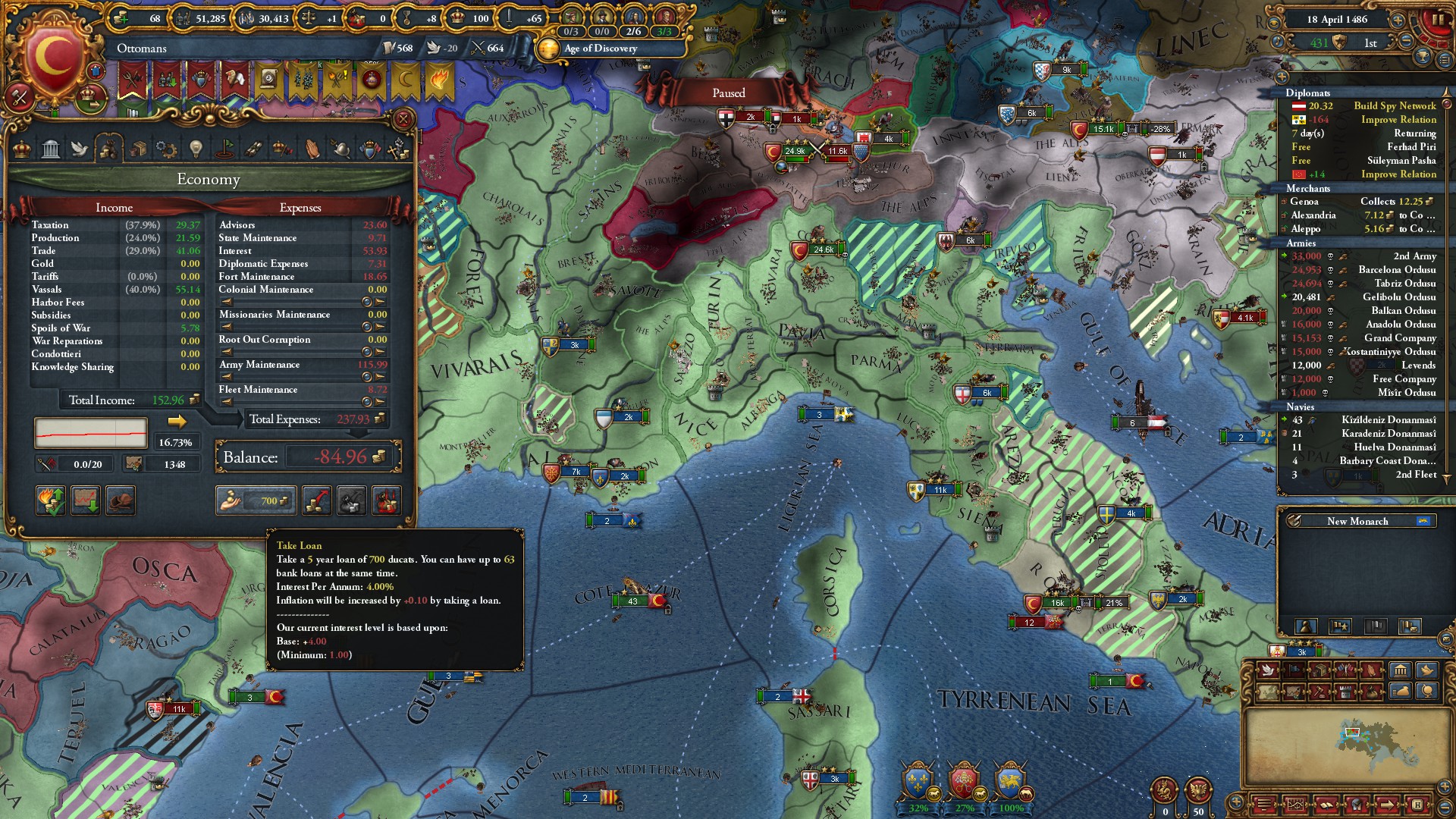Viewport: 1456px width, 819px height.
Task: Open the Age of Discovery panel
Action: click(x=601, y=49)
